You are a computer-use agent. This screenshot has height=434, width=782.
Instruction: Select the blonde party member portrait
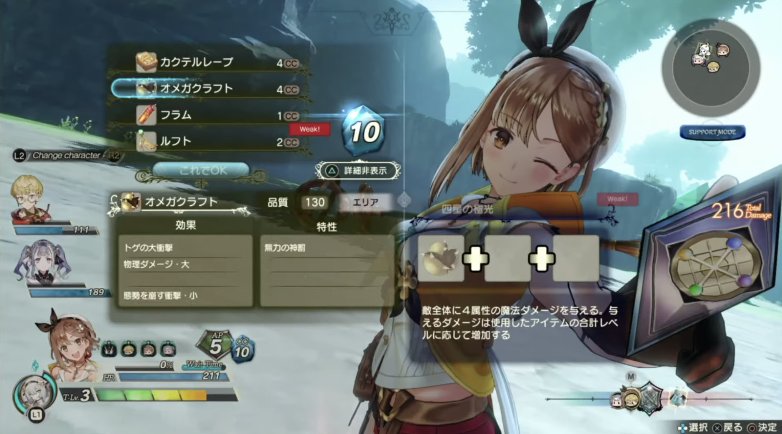pos(27,194)
